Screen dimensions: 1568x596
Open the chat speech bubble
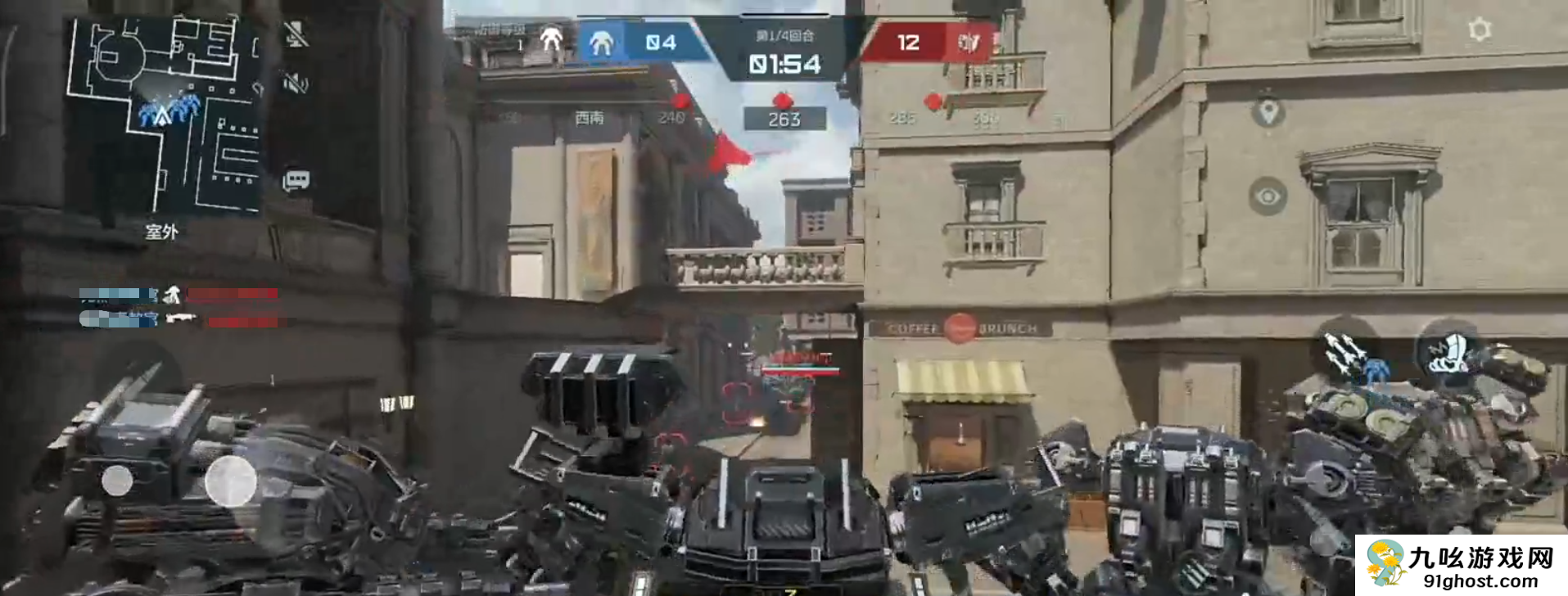(x=296, y=180)
